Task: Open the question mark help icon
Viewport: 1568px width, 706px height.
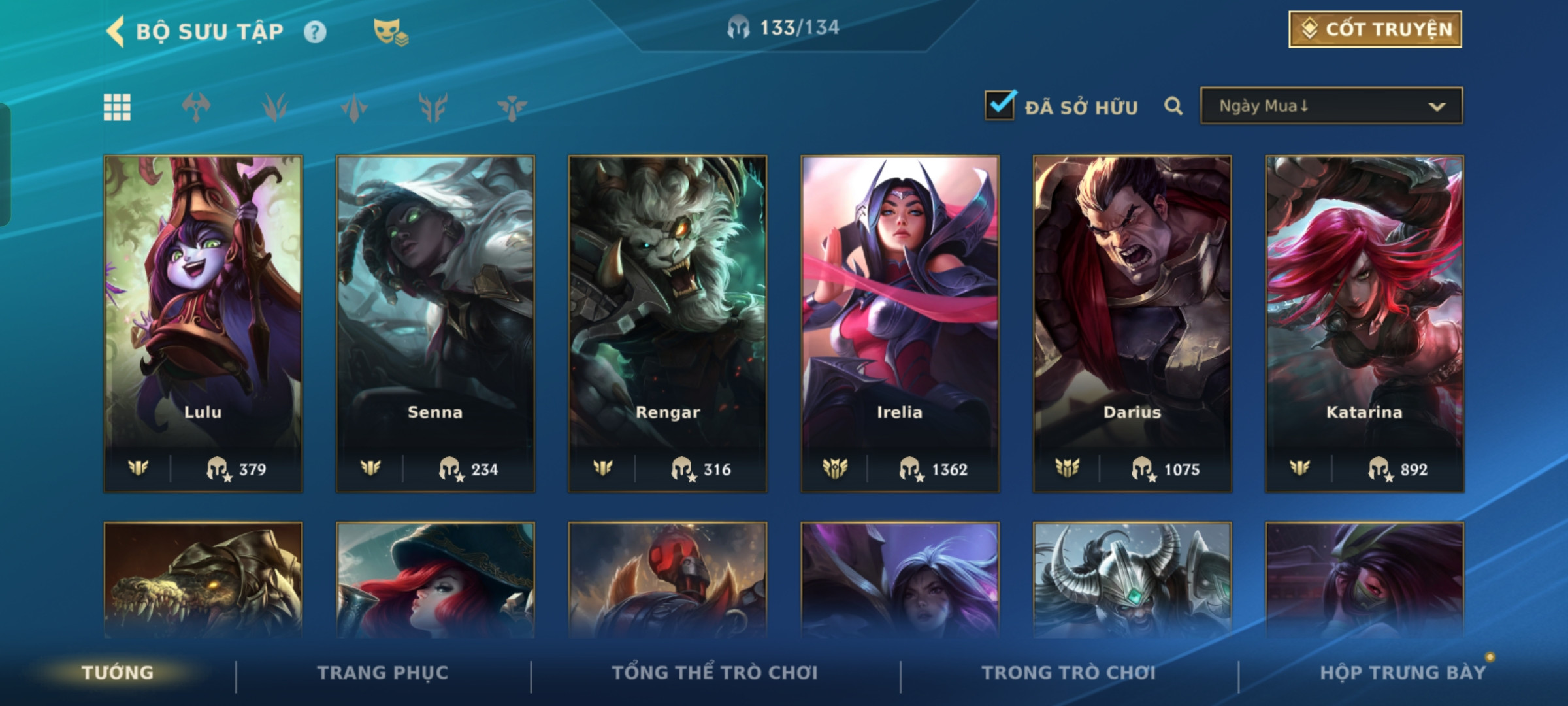Action: coord(315,32)
